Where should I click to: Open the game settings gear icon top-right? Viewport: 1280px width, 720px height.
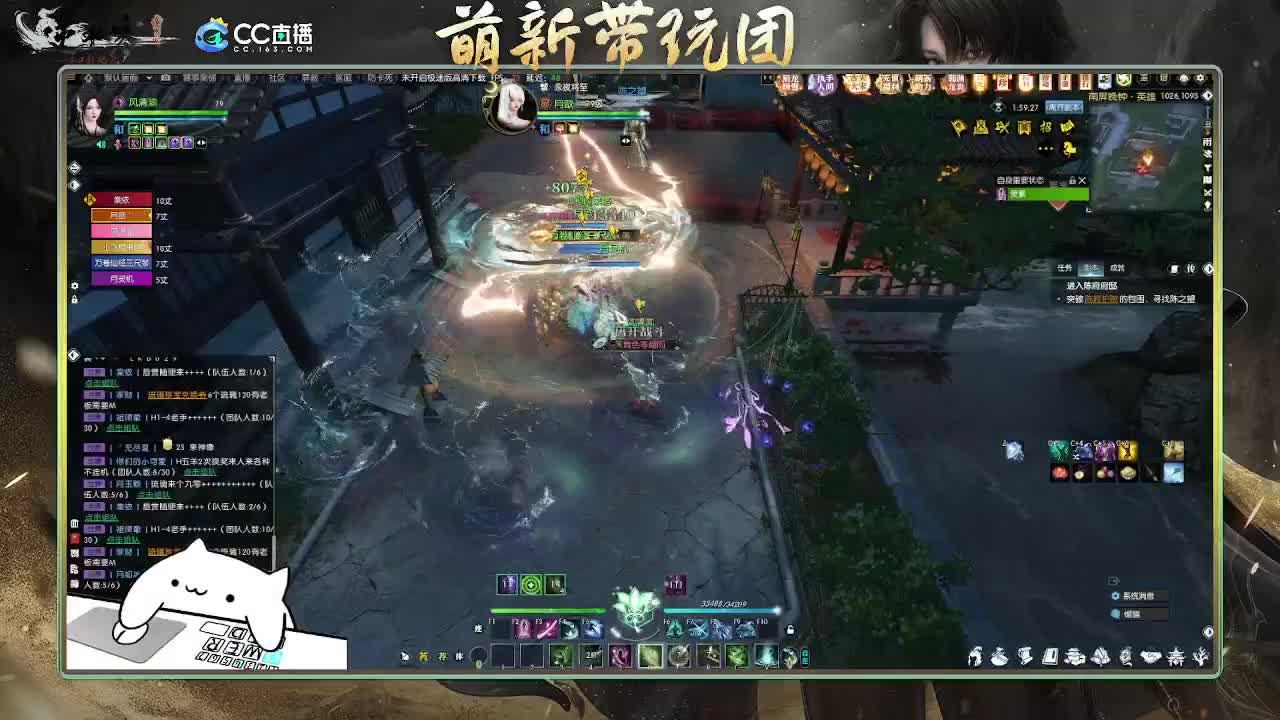click(1200, 76)
